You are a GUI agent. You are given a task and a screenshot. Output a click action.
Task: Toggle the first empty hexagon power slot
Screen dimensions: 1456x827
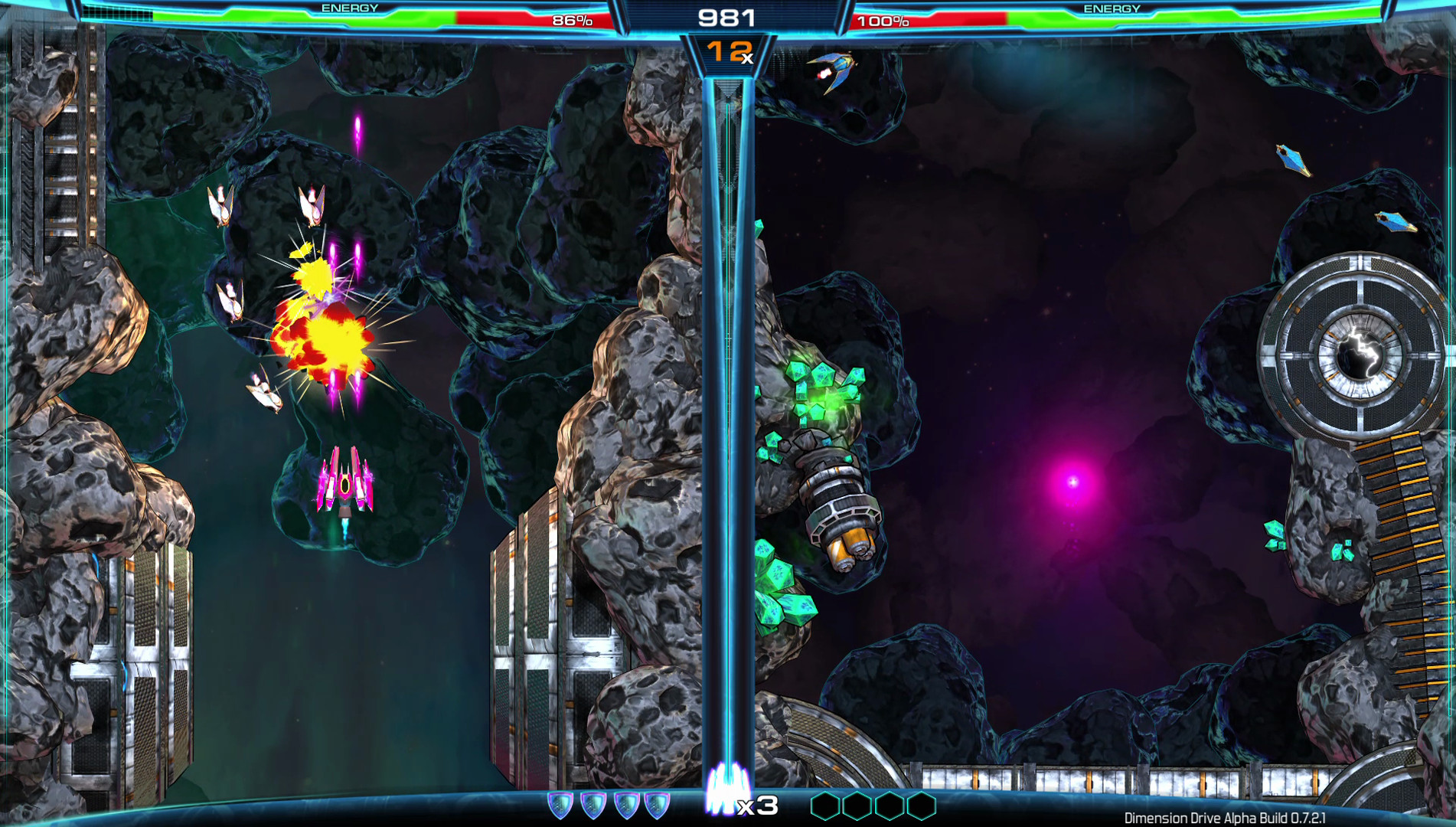824,806
